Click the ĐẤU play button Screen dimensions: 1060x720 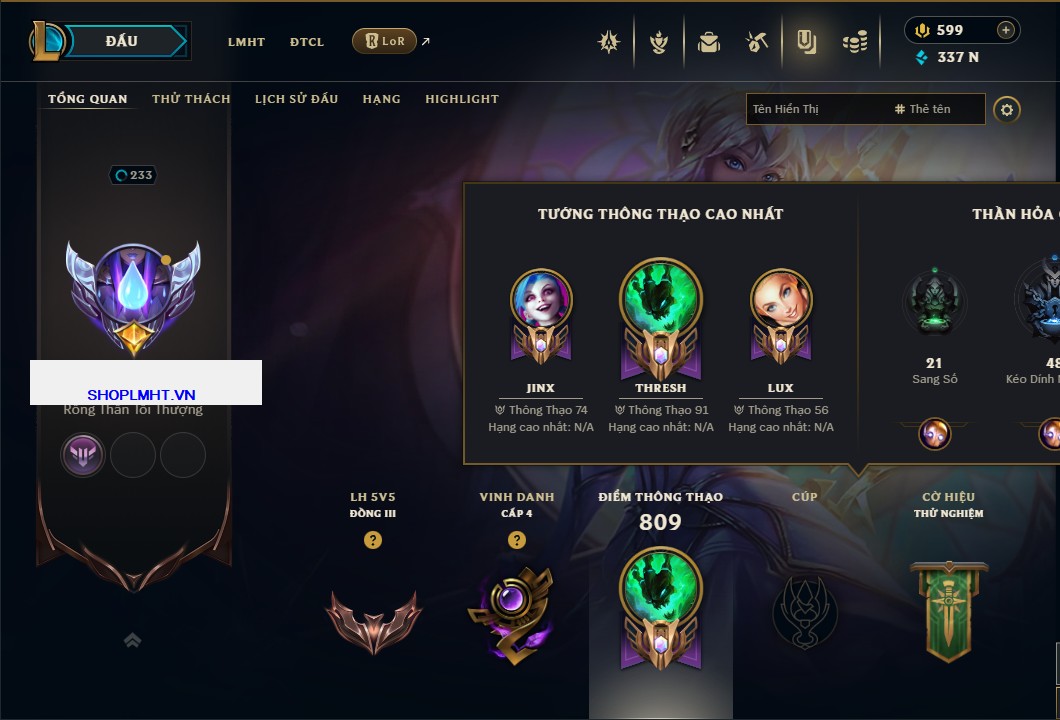coord(122,41)
